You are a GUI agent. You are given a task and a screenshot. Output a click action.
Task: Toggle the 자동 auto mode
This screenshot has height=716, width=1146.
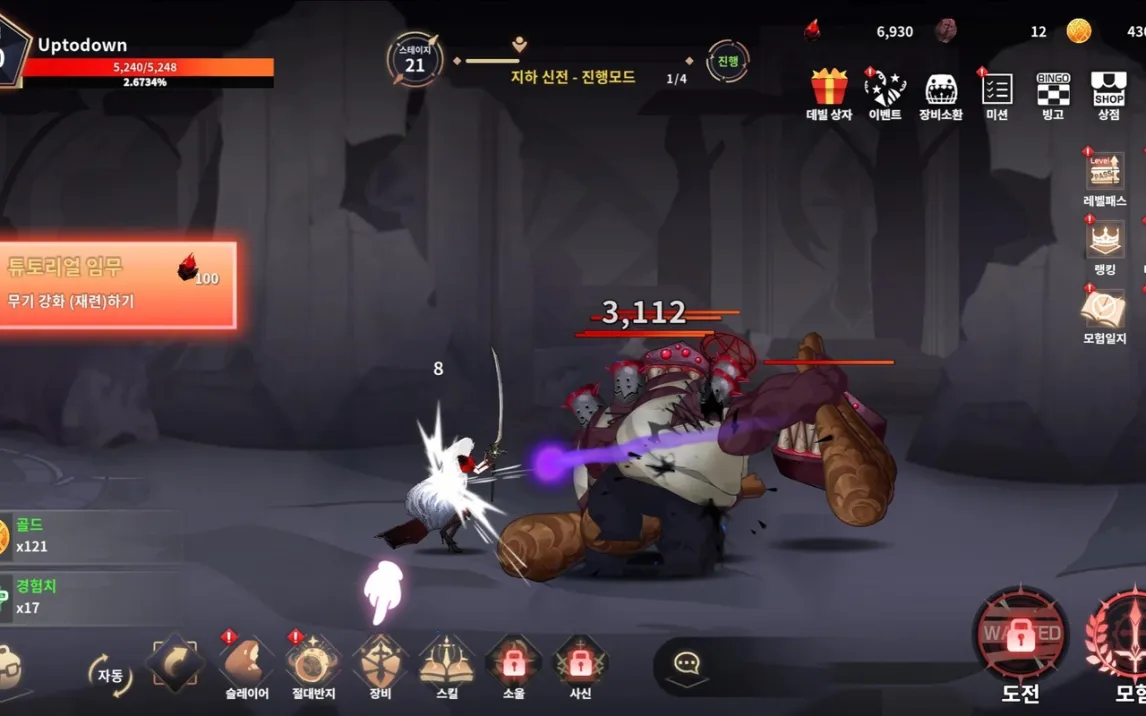pos(109,675)
